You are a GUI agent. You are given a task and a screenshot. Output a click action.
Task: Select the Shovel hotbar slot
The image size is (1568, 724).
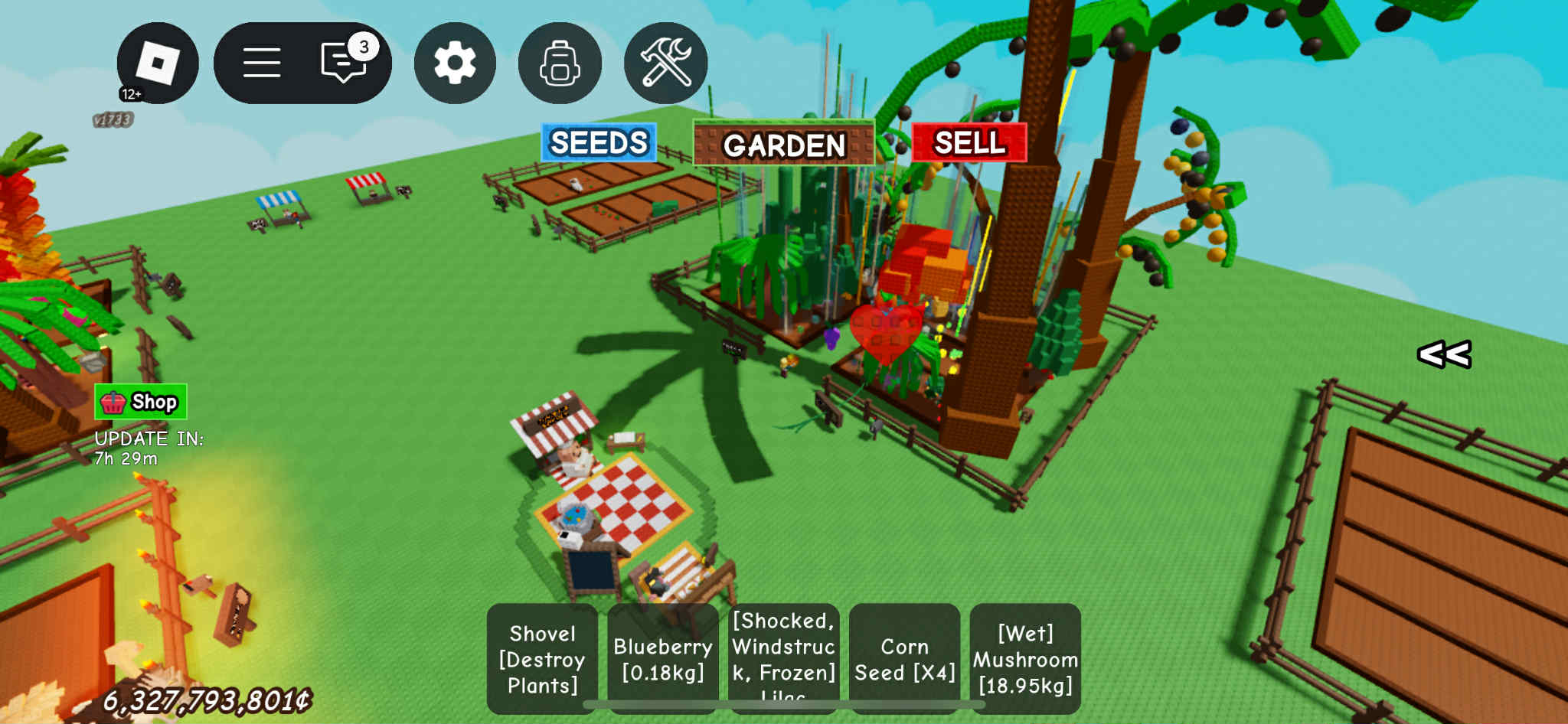(x=542, y=658)
